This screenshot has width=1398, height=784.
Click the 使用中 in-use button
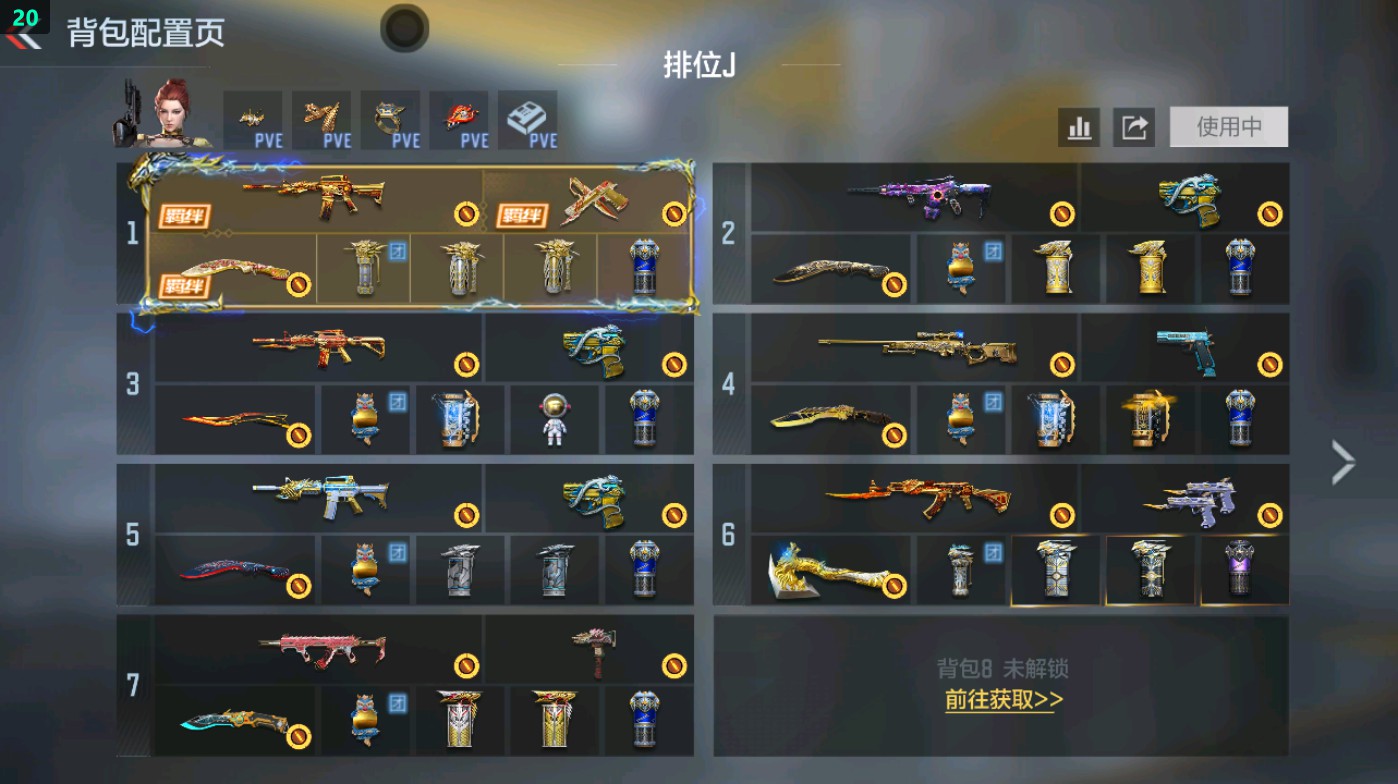click(1227, 127)
